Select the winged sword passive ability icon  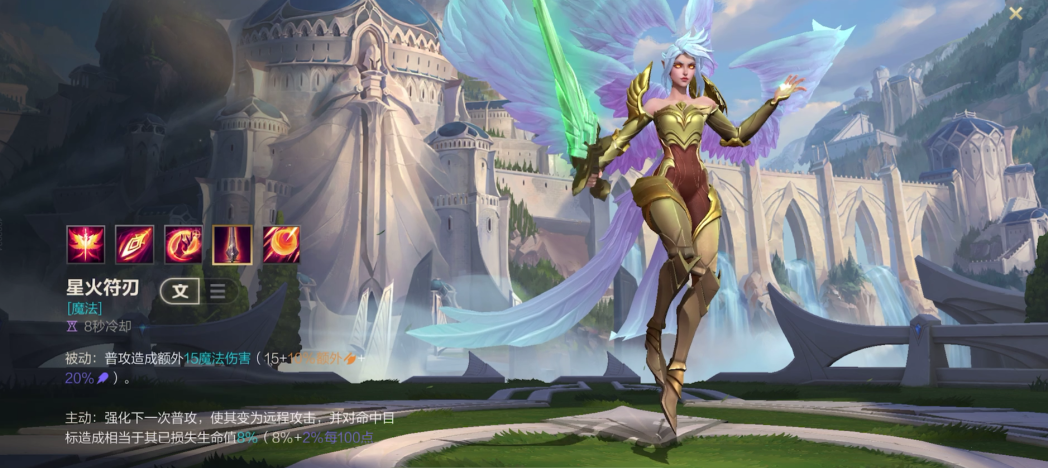tap(85, 245)
